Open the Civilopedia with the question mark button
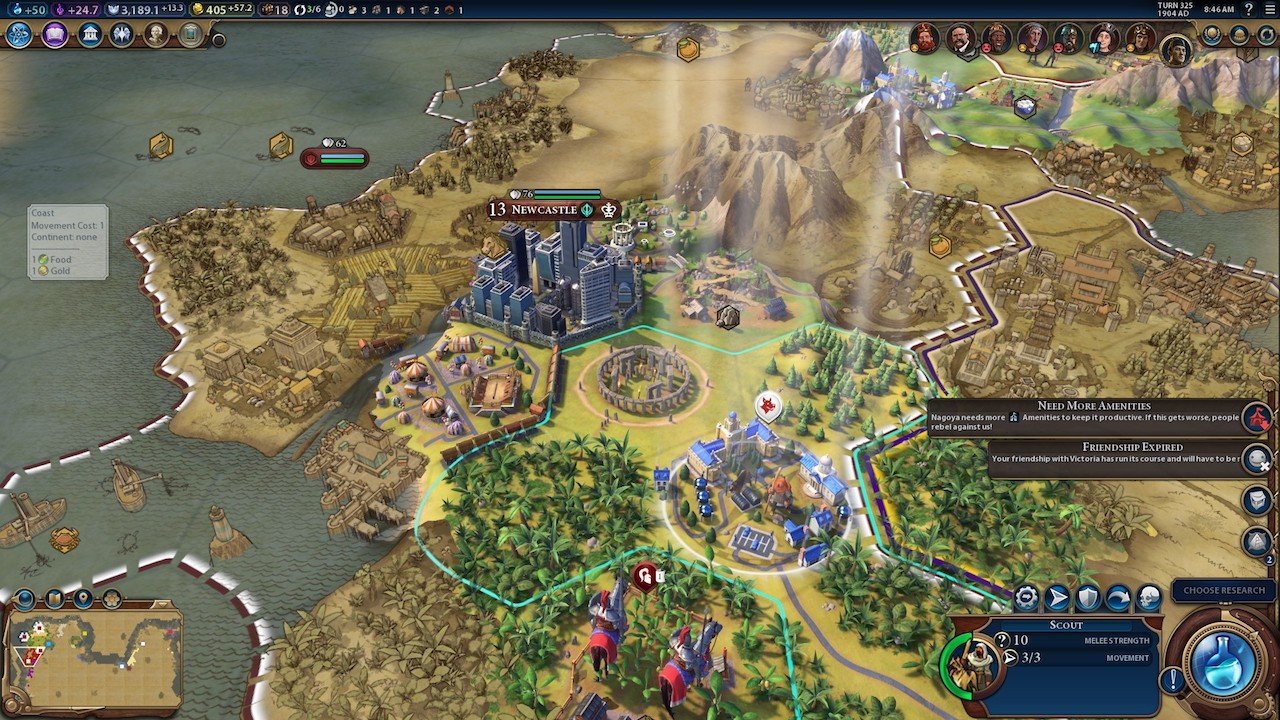The width and height of the screenshot is (1280, 720). point(1248,9)
